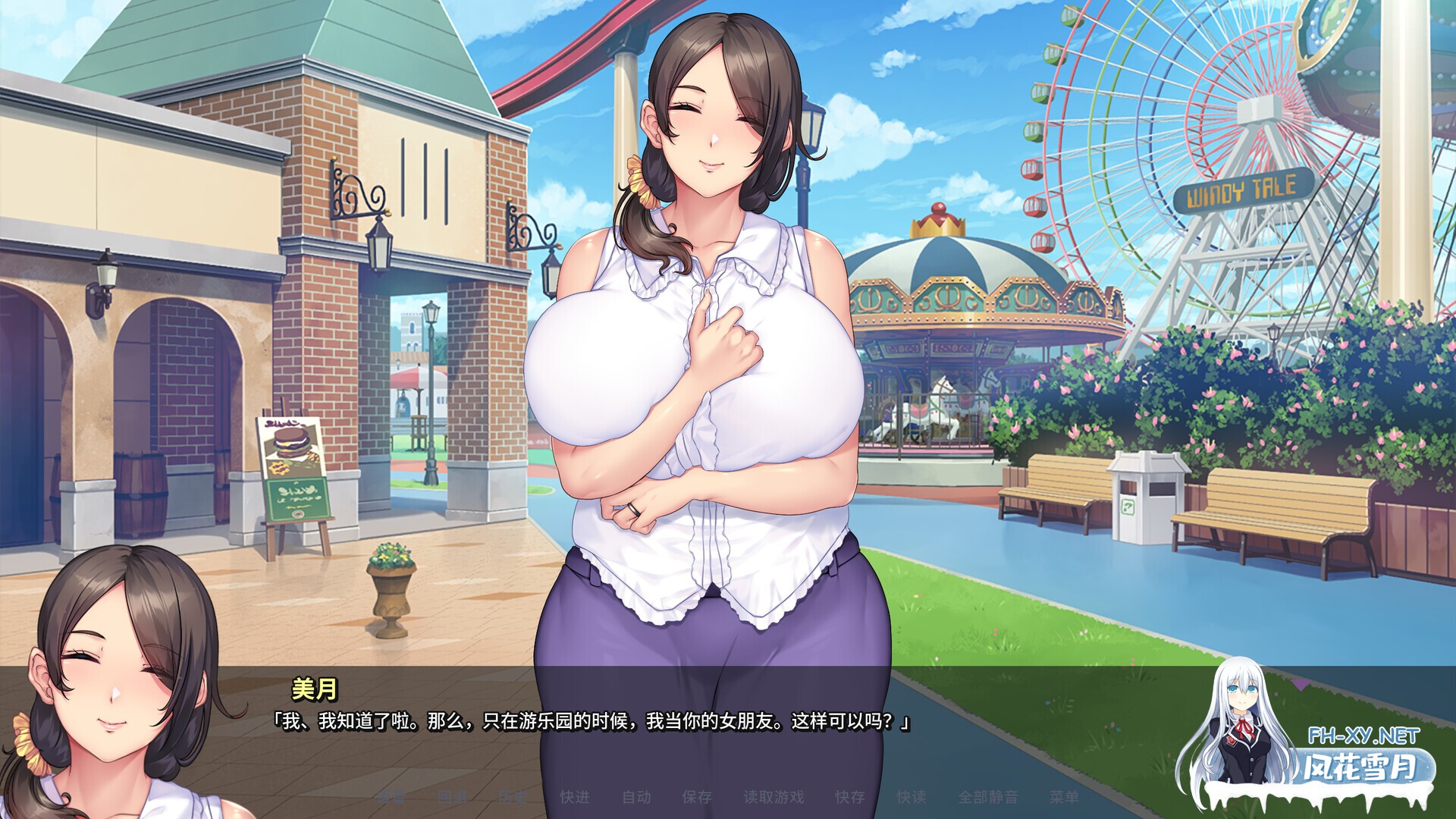Image resolution: width=1456 pixels, height=819 pixels.
Task: Replay the voice with the 语音 button
Action: 393,795
